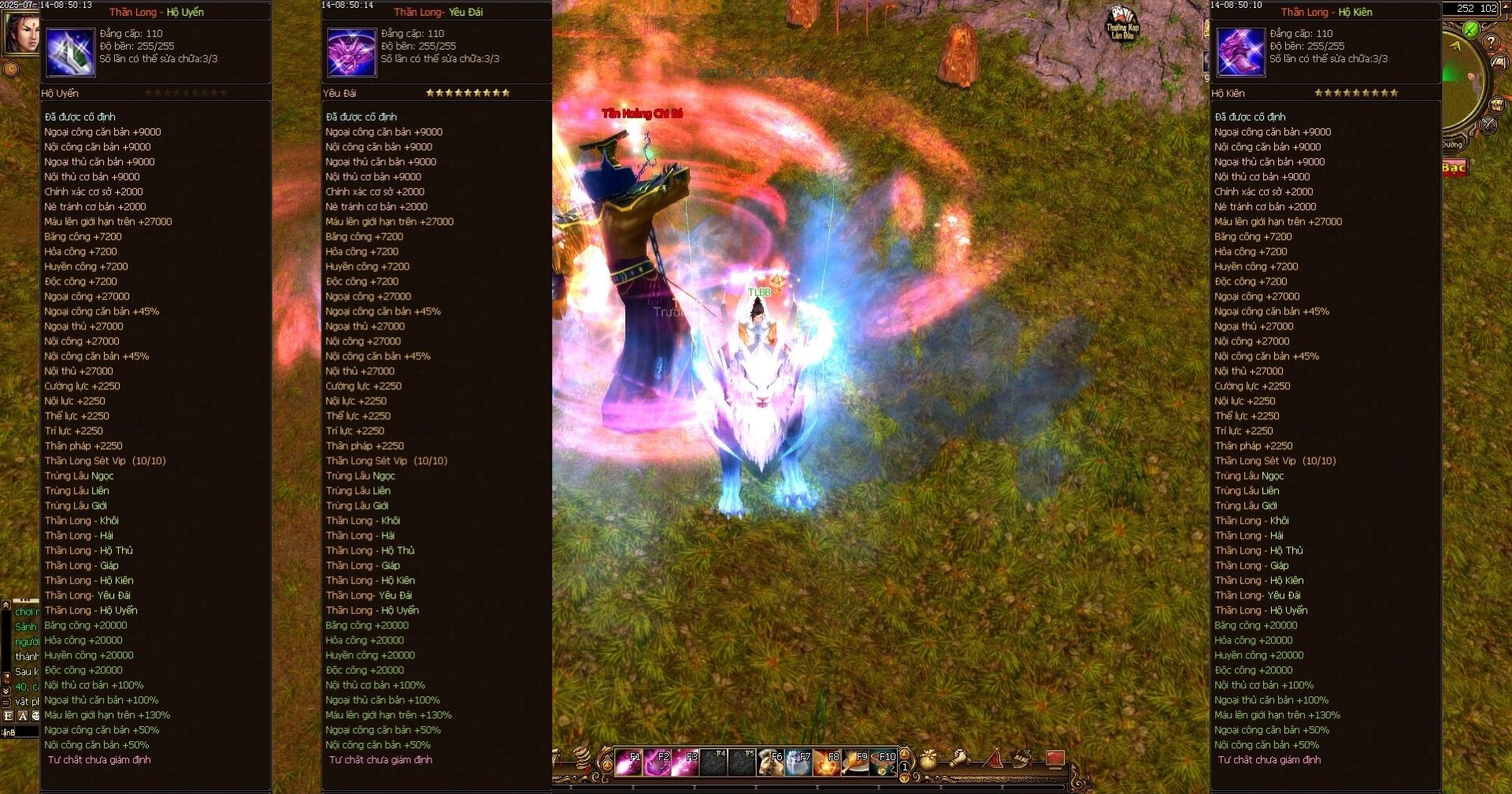Open the treasure chest minimap button

[x=1497, y=106]
